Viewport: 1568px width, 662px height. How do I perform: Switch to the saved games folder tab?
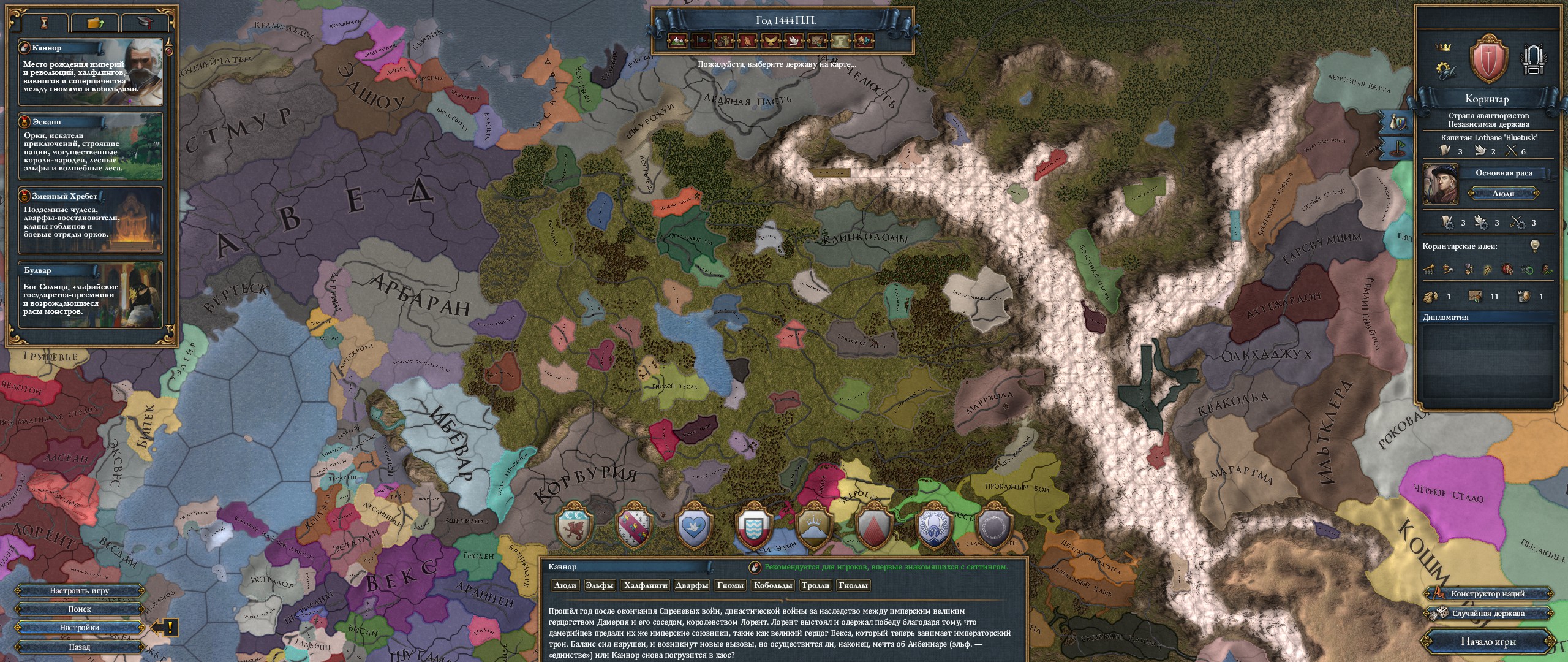click(x=95, y=23)
